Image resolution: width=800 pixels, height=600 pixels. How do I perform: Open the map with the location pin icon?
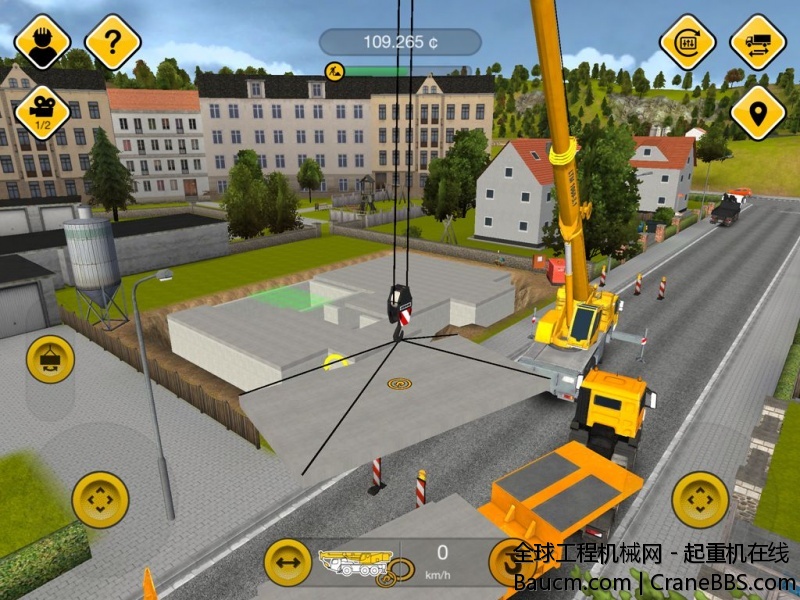(x=757, y=112)
